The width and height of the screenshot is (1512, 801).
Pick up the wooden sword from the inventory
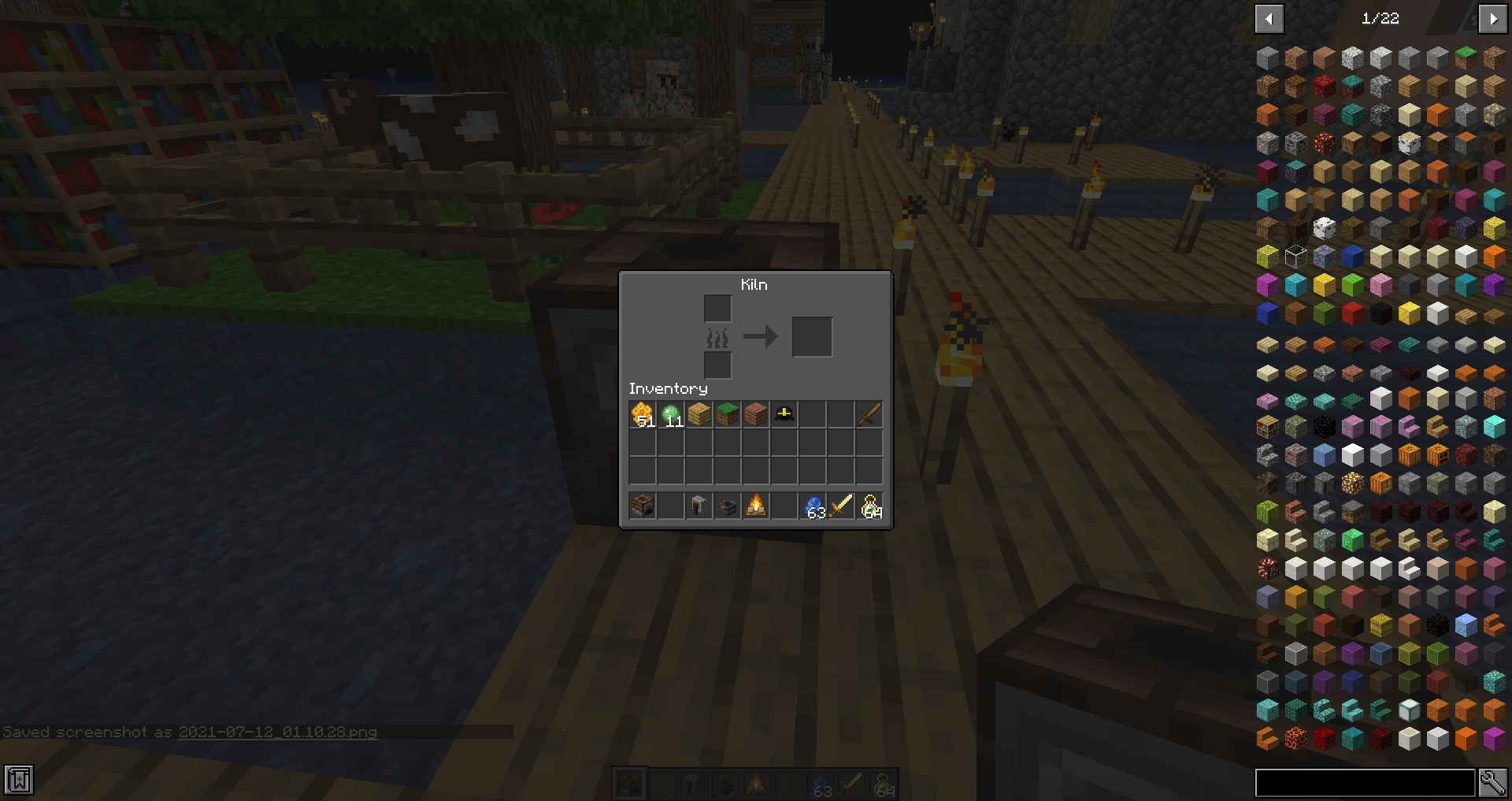(870, 413)
